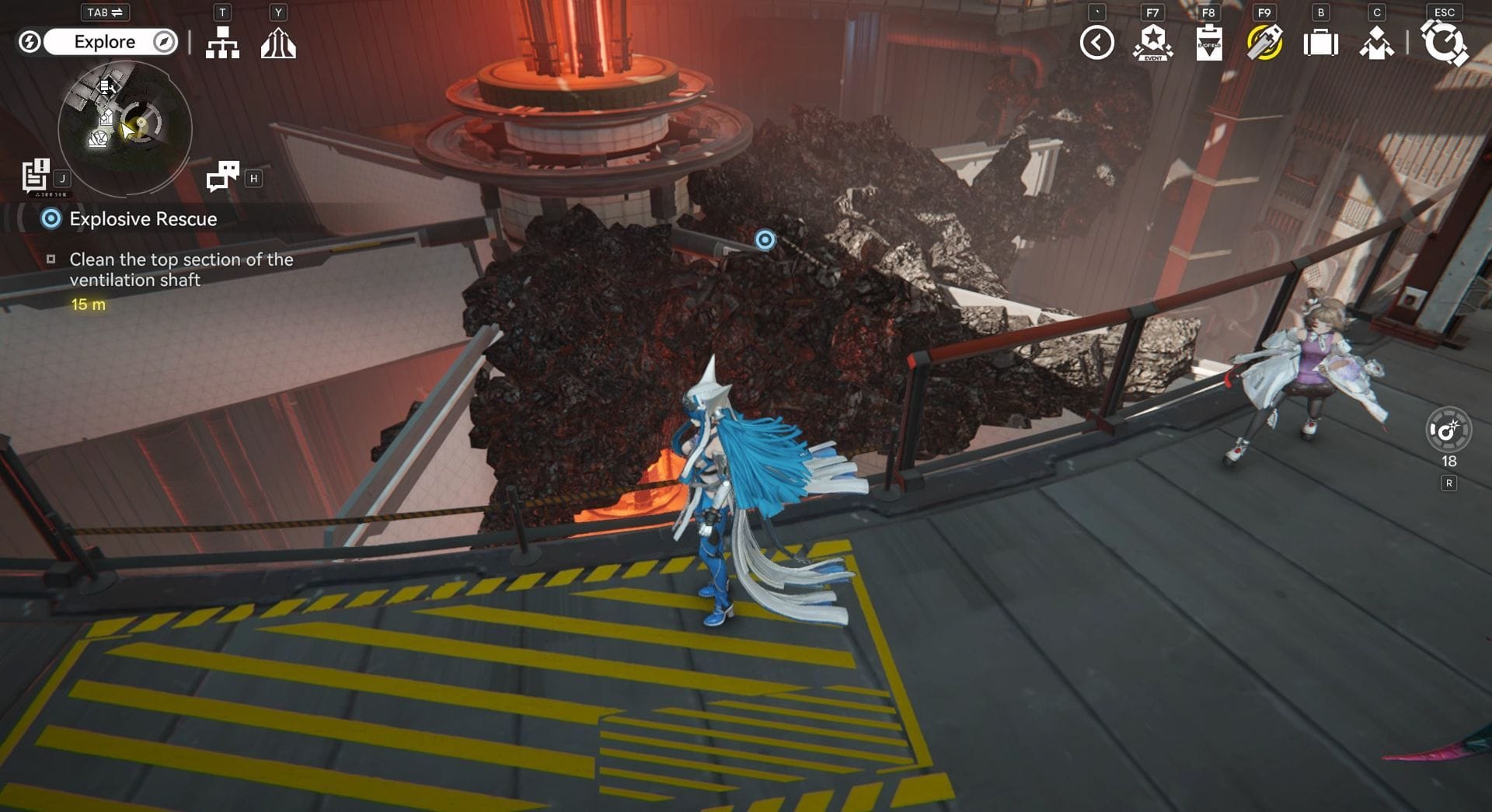Open the operator character menu

(x=1376, y=43)
